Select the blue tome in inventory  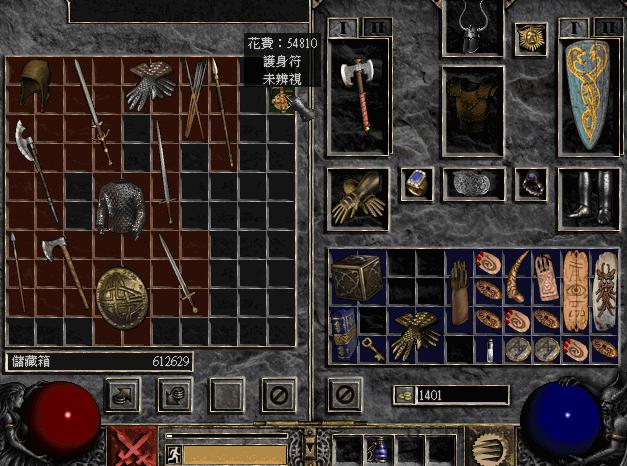click(343, 331)
